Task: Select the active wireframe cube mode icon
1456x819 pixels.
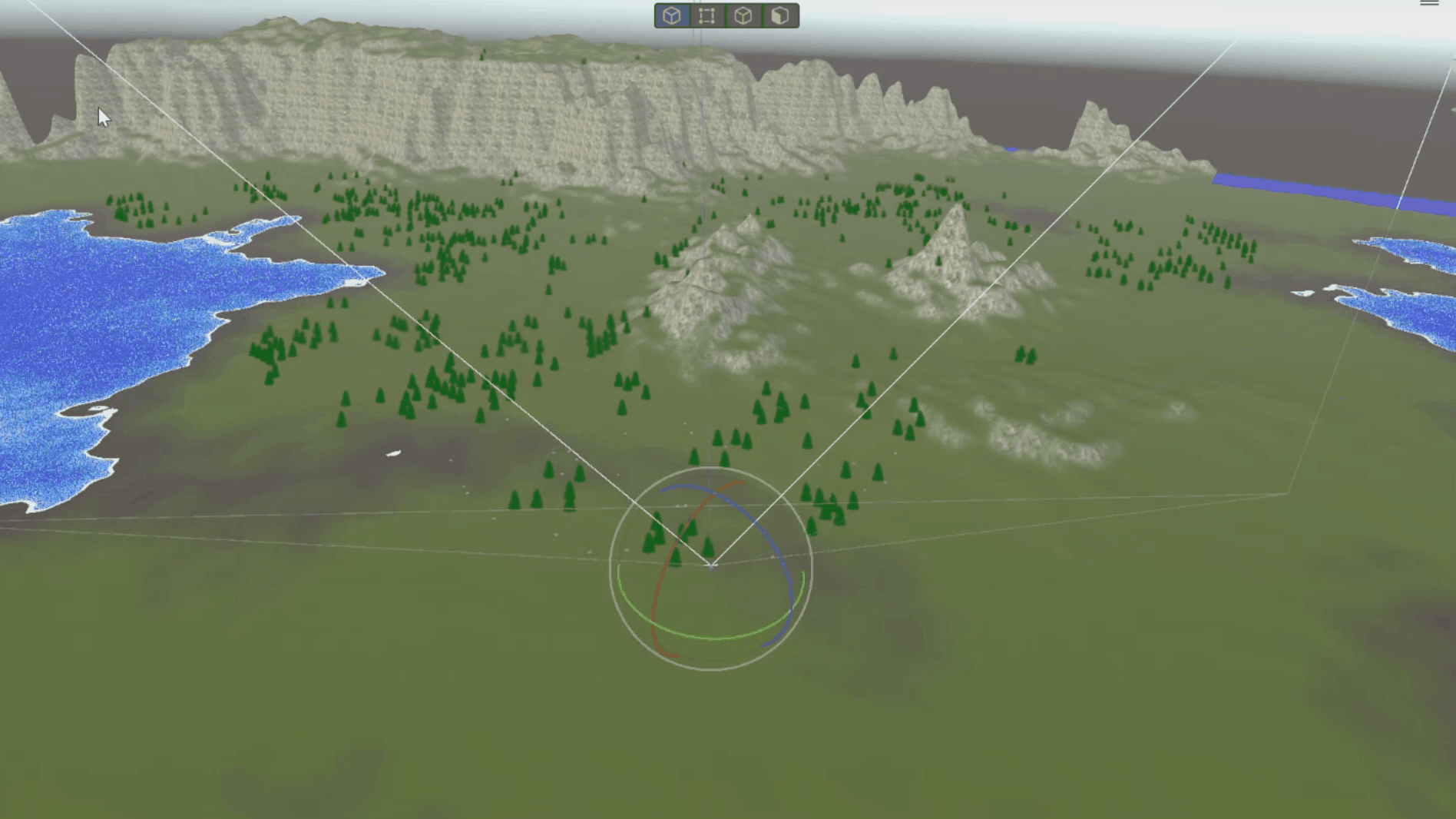Action: coord(671,15)
